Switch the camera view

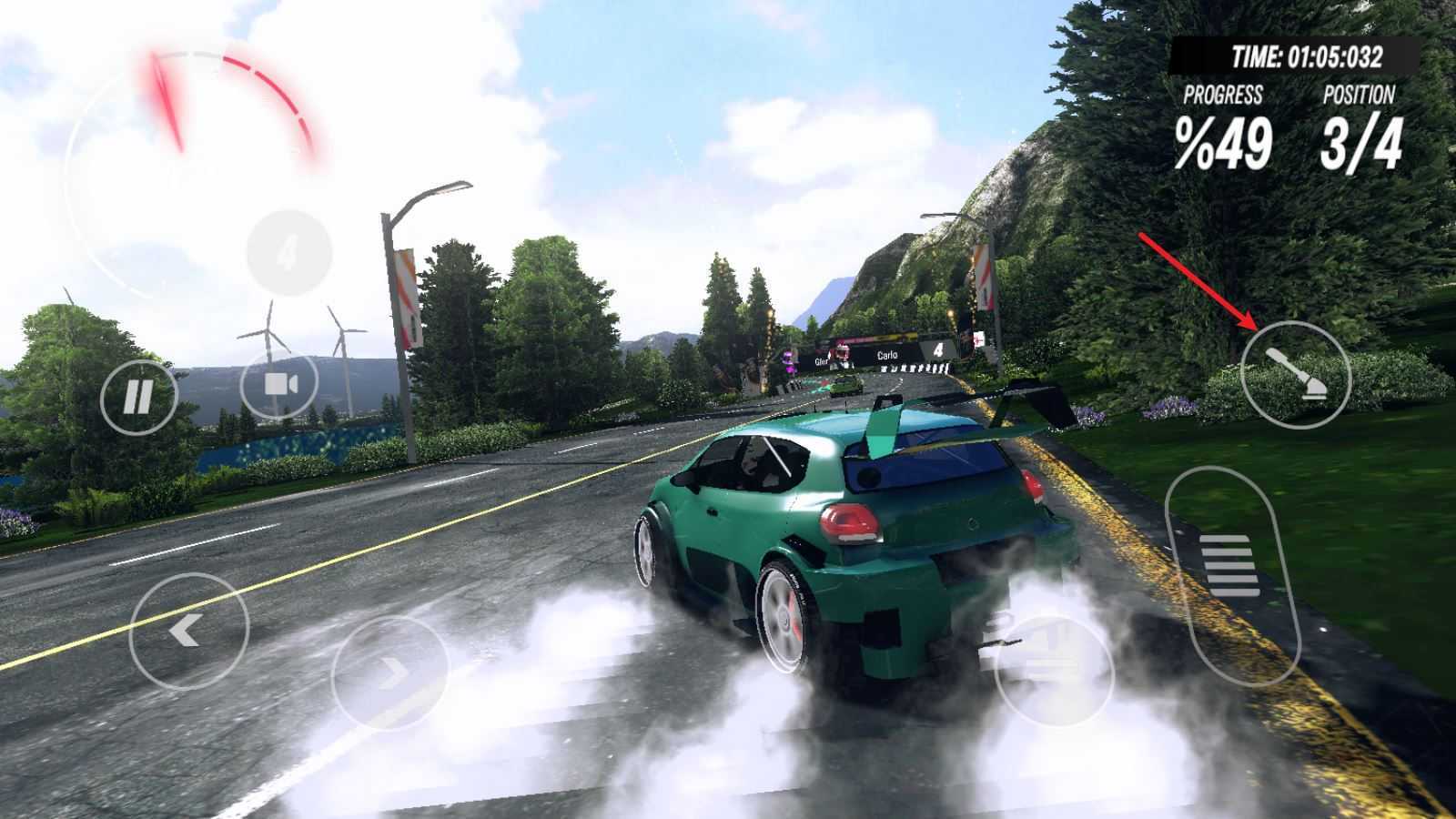coord(278,384)
